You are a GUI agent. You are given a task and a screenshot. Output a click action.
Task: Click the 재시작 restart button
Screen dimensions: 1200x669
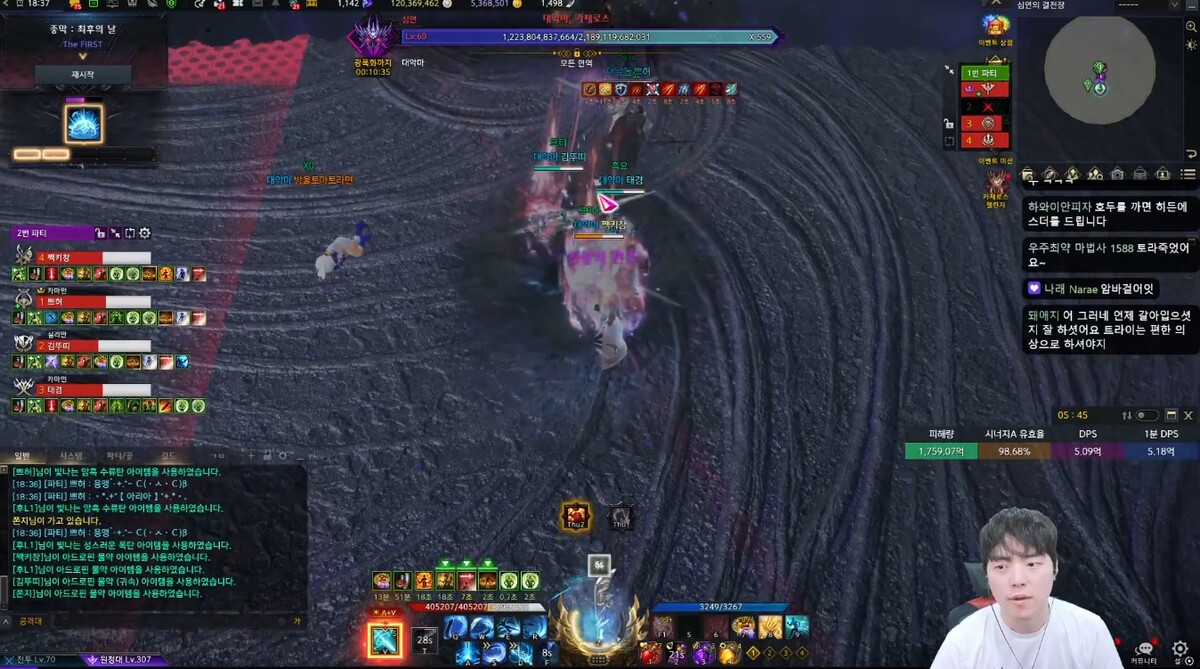(x=83, y=75)
